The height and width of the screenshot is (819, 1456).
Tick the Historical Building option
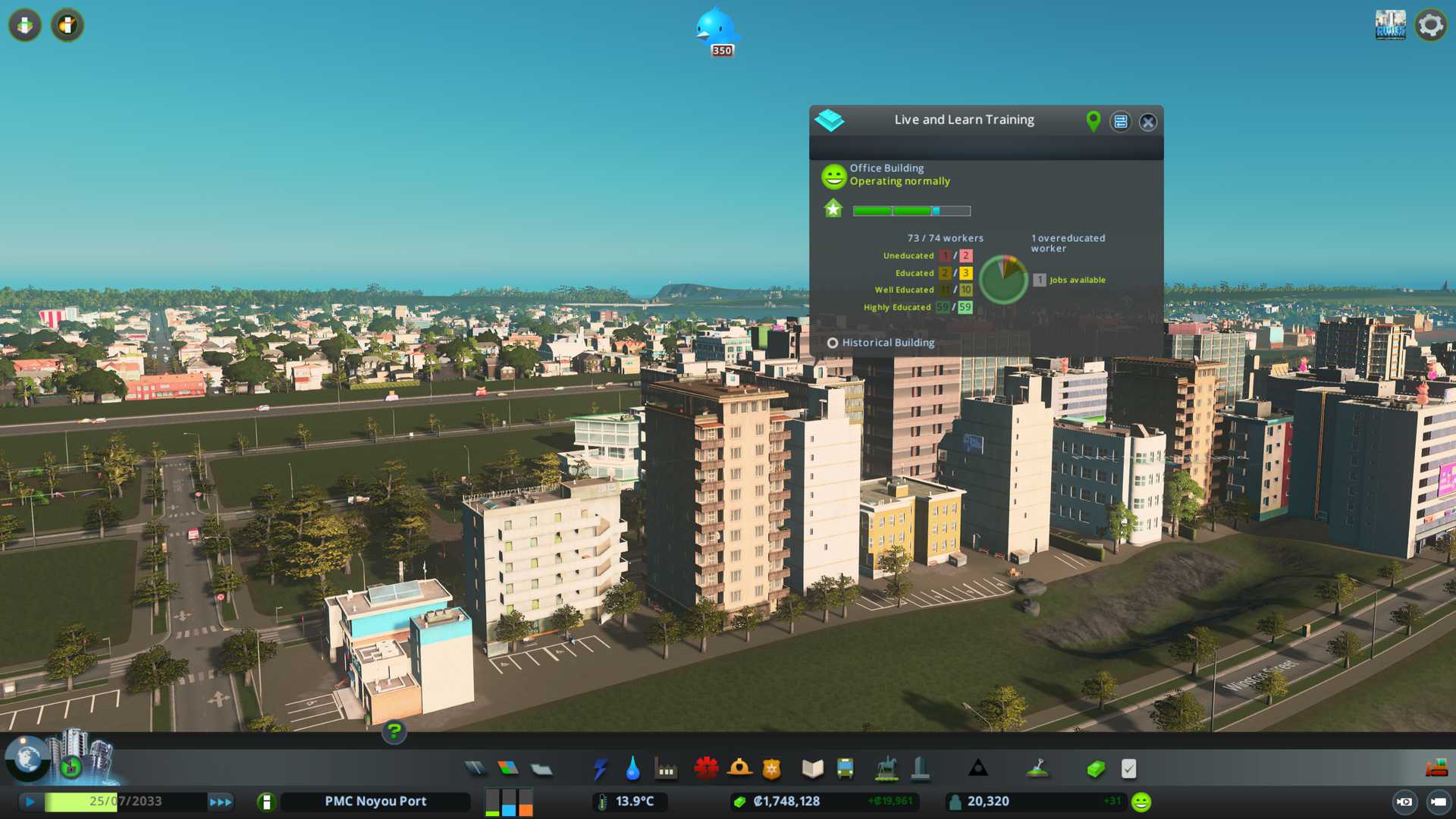(x=833, y=343)
